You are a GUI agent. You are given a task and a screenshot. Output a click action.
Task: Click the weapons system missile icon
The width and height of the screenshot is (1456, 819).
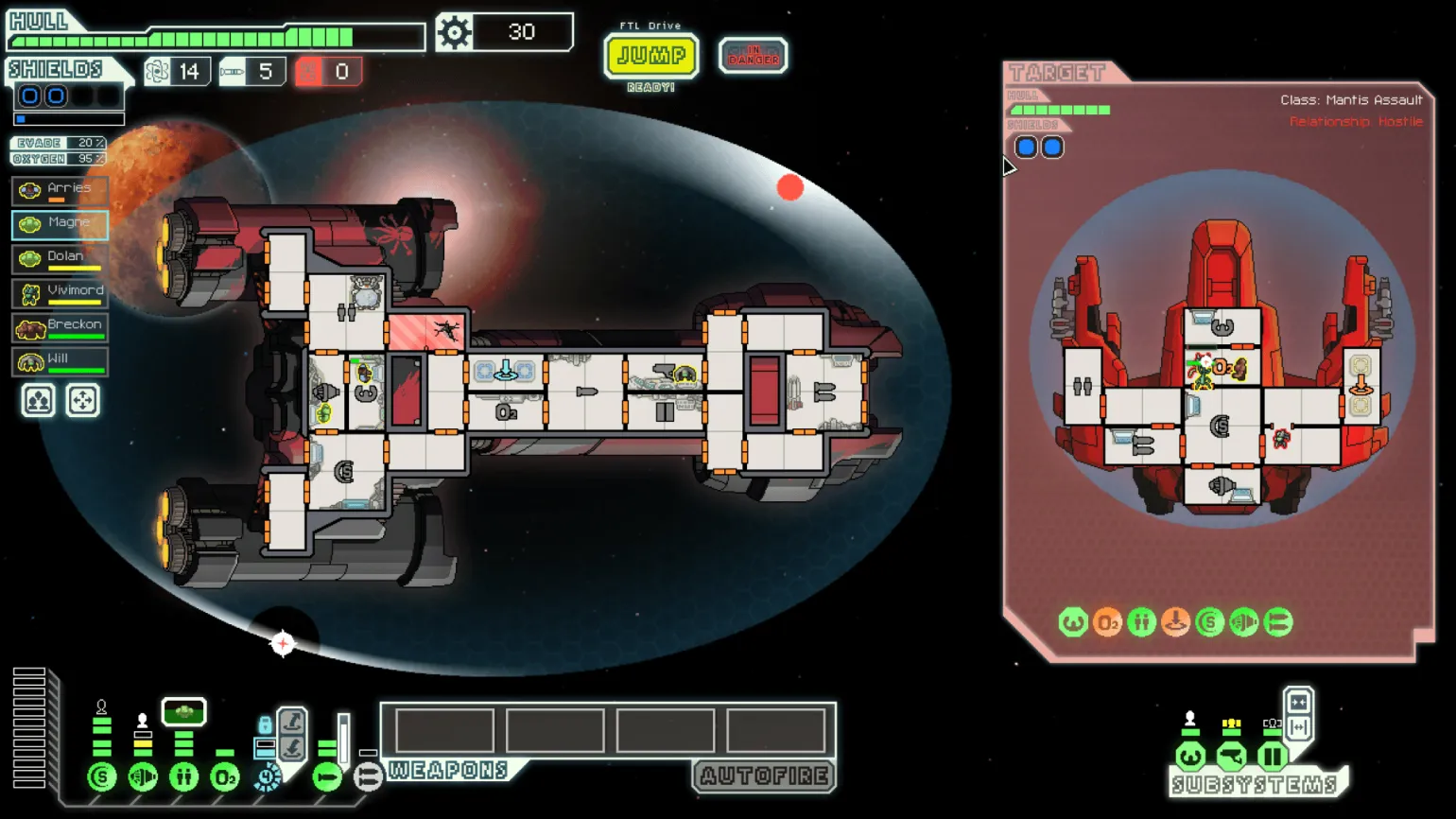327,777
